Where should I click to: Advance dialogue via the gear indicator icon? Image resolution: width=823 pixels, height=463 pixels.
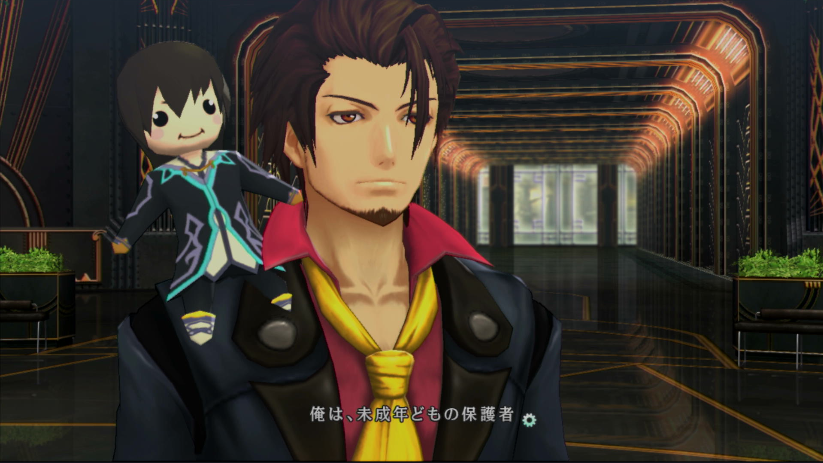click(x=529, y=419)
